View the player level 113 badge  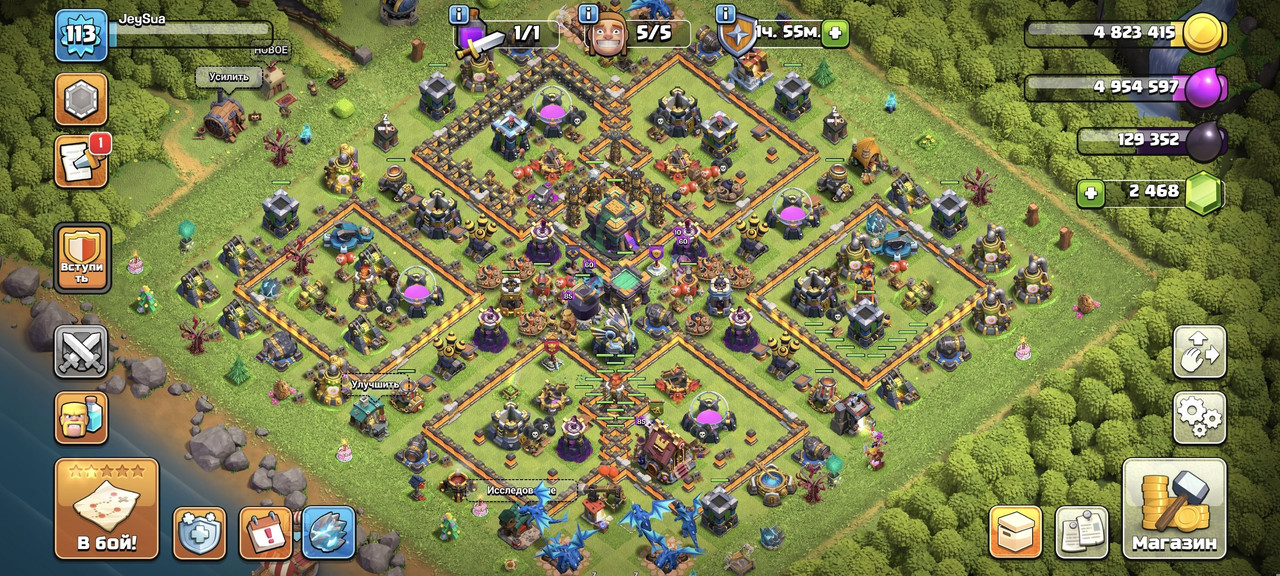coord(81,36)
